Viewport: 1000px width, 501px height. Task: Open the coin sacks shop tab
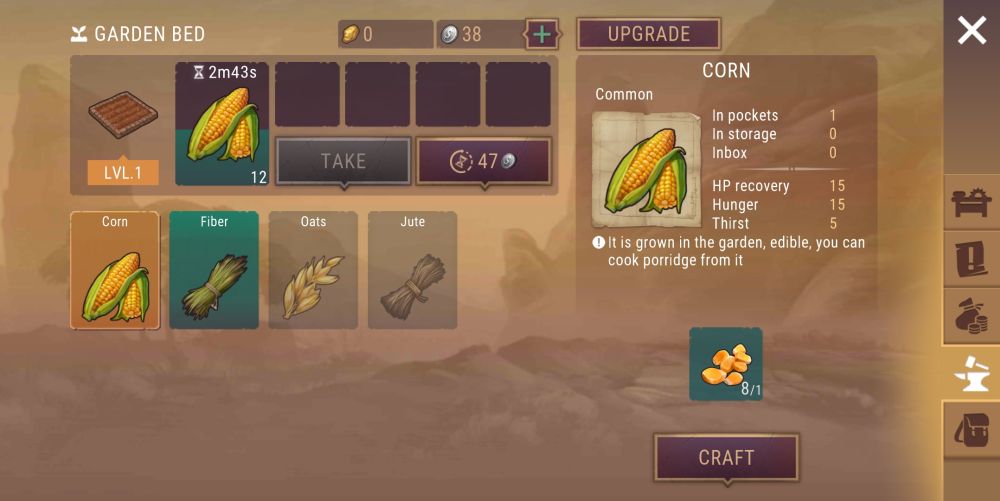(971, 317)
